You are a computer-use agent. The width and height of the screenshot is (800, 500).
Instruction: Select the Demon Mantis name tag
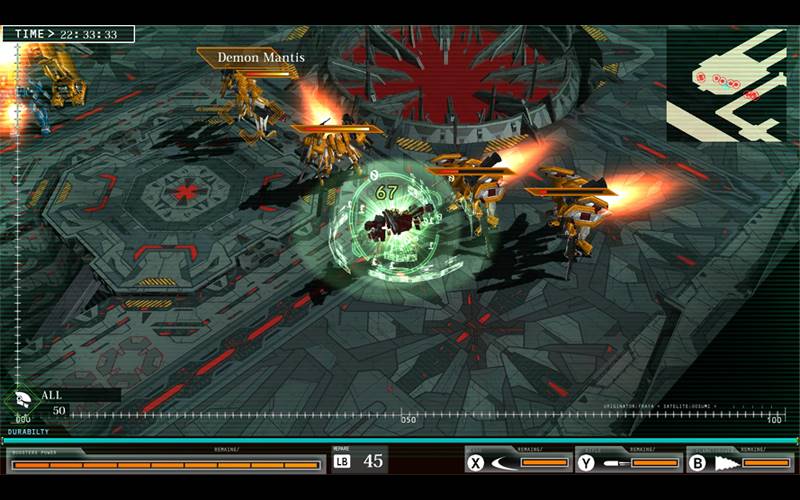(260, 58)
